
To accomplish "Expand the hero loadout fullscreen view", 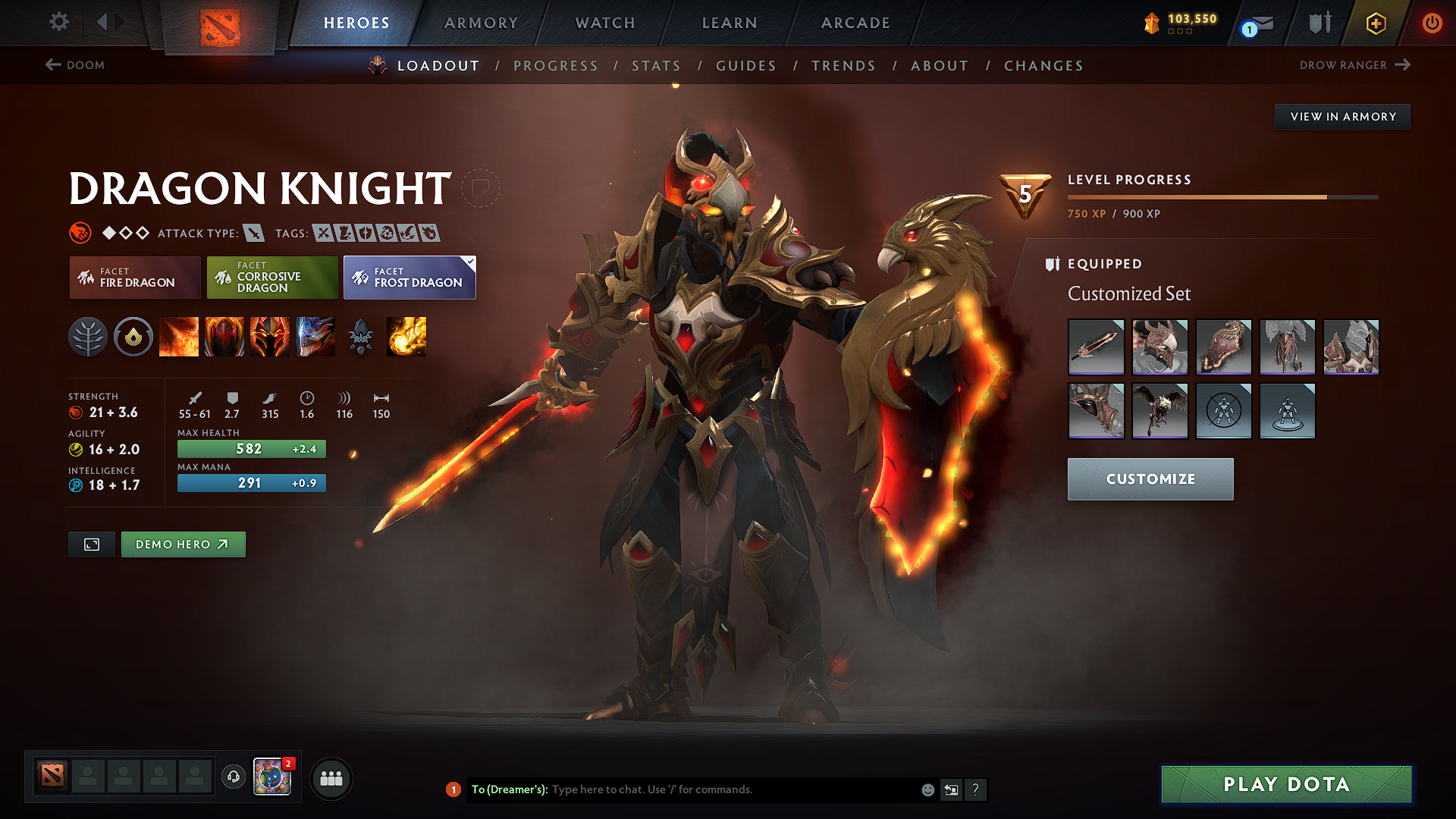I will point(91,544).
